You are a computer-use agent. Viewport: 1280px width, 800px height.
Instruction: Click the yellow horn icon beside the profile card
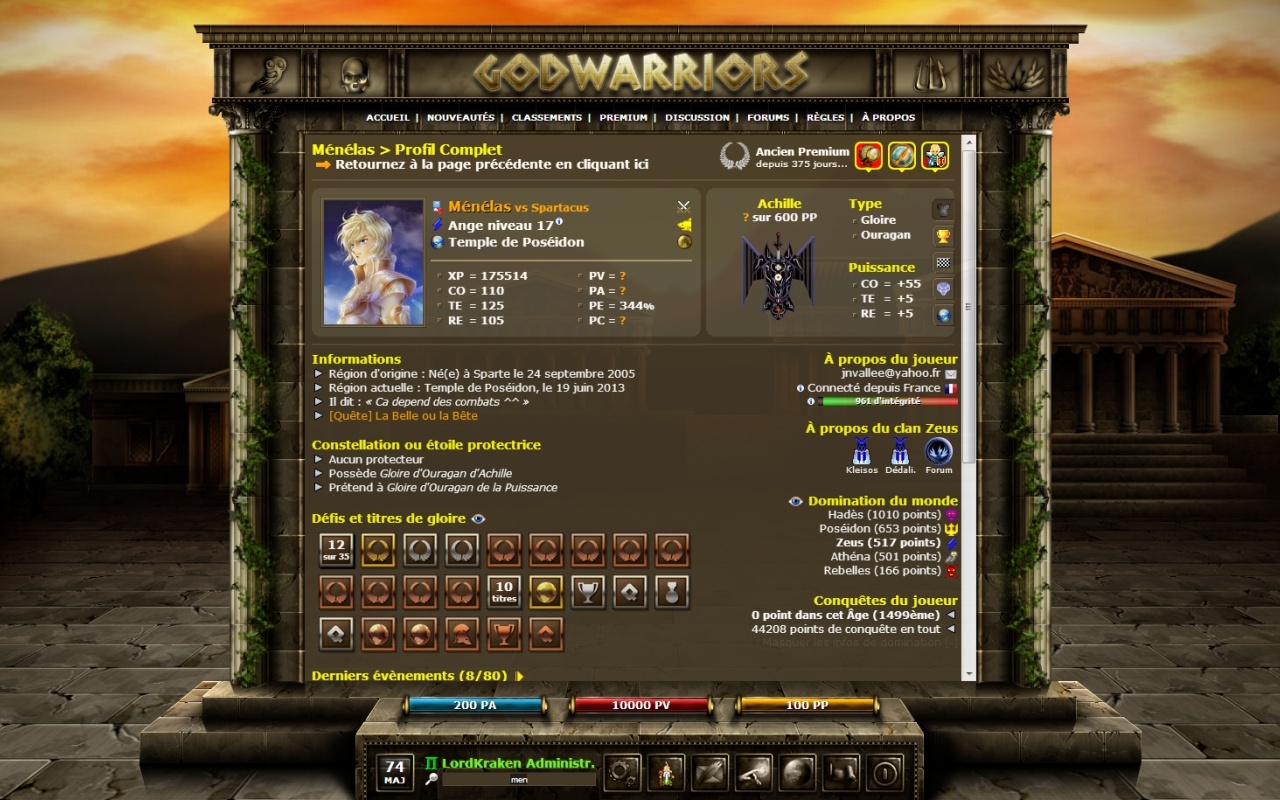click(x=684, y=224)
